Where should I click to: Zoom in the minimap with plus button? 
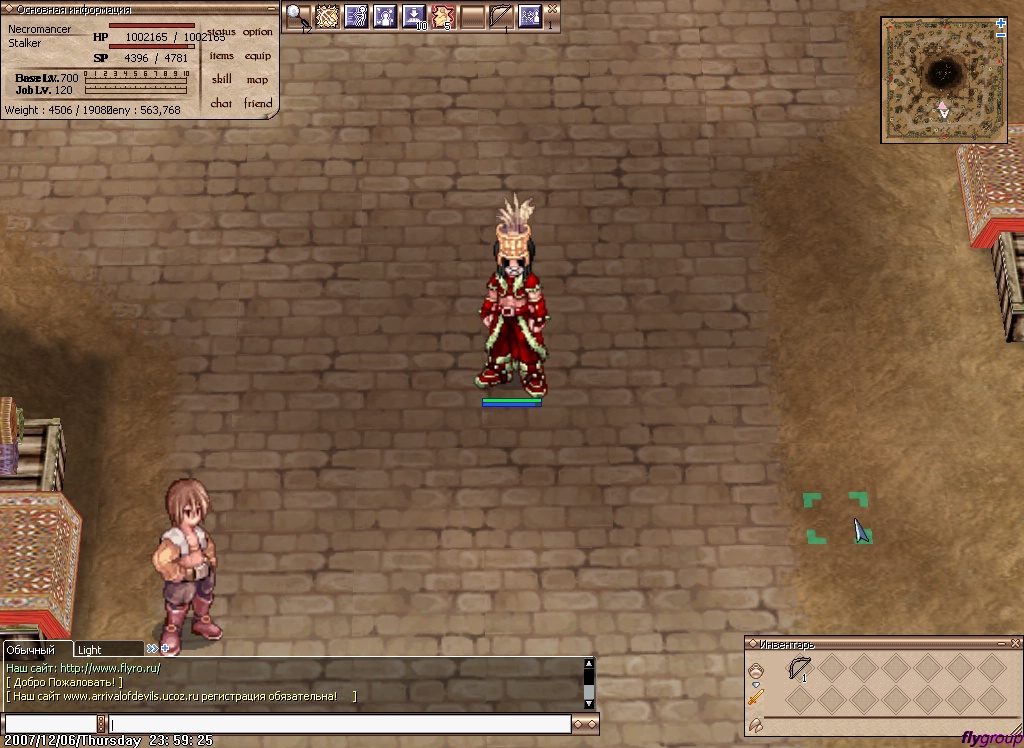pos(1001,23)
